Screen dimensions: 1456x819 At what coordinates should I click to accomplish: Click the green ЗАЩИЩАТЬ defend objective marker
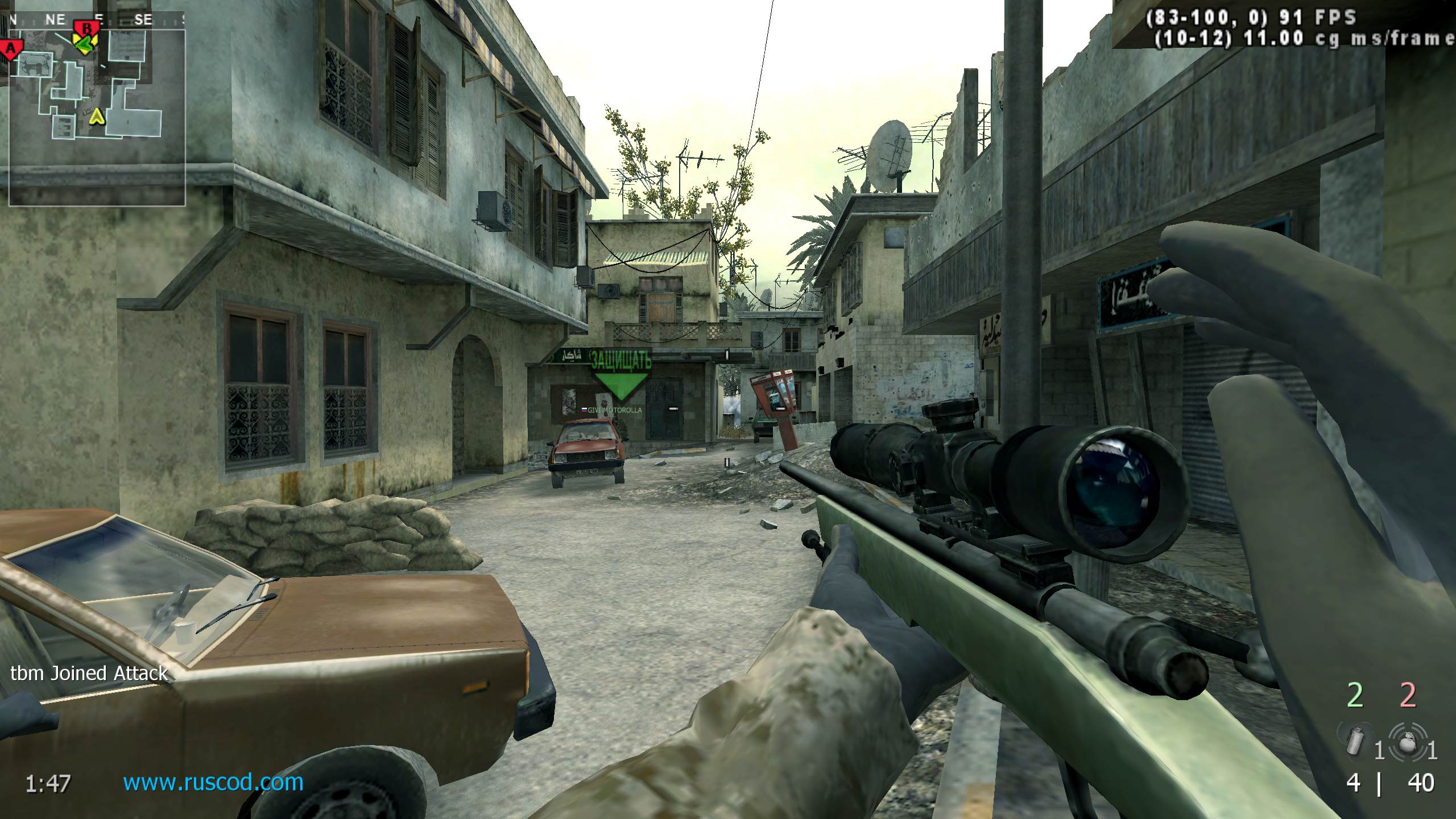point(621,375)
